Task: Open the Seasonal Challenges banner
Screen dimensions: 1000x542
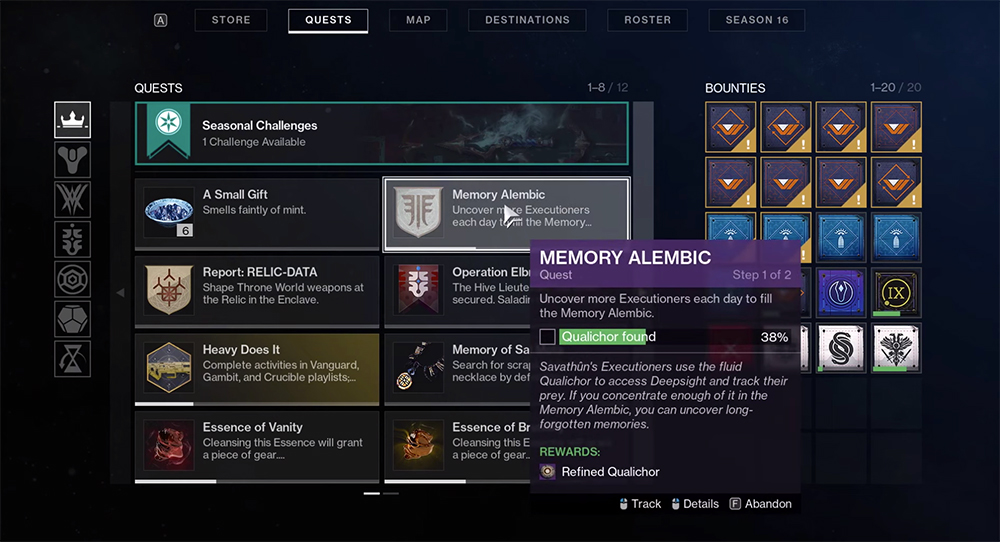Action: (382, 133)
